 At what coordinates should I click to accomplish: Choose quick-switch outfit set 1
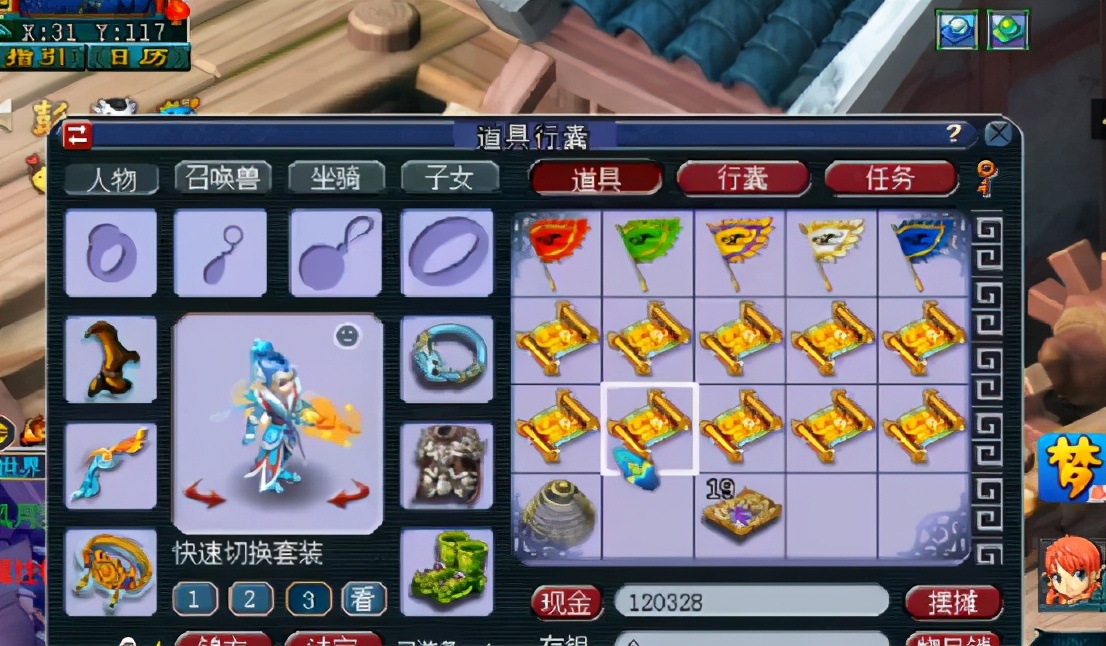coord(195,599)
